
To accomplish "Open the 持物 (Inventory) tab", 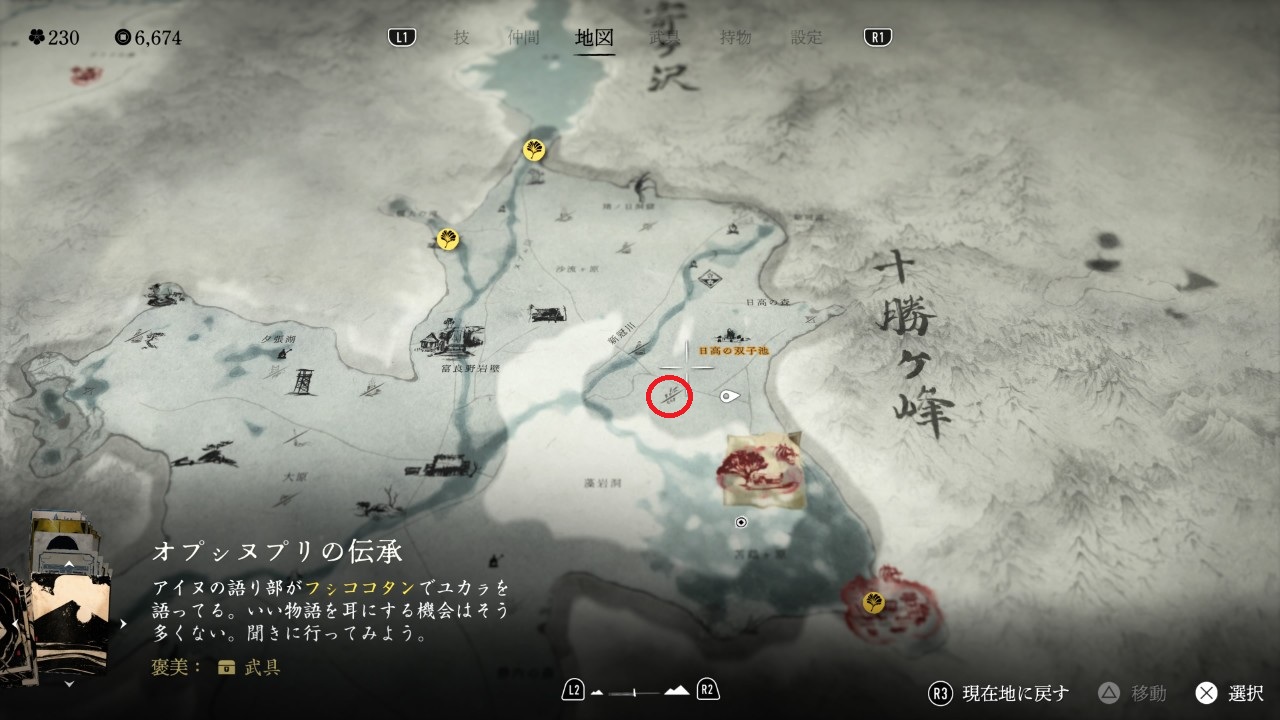I will coord(735,38).
